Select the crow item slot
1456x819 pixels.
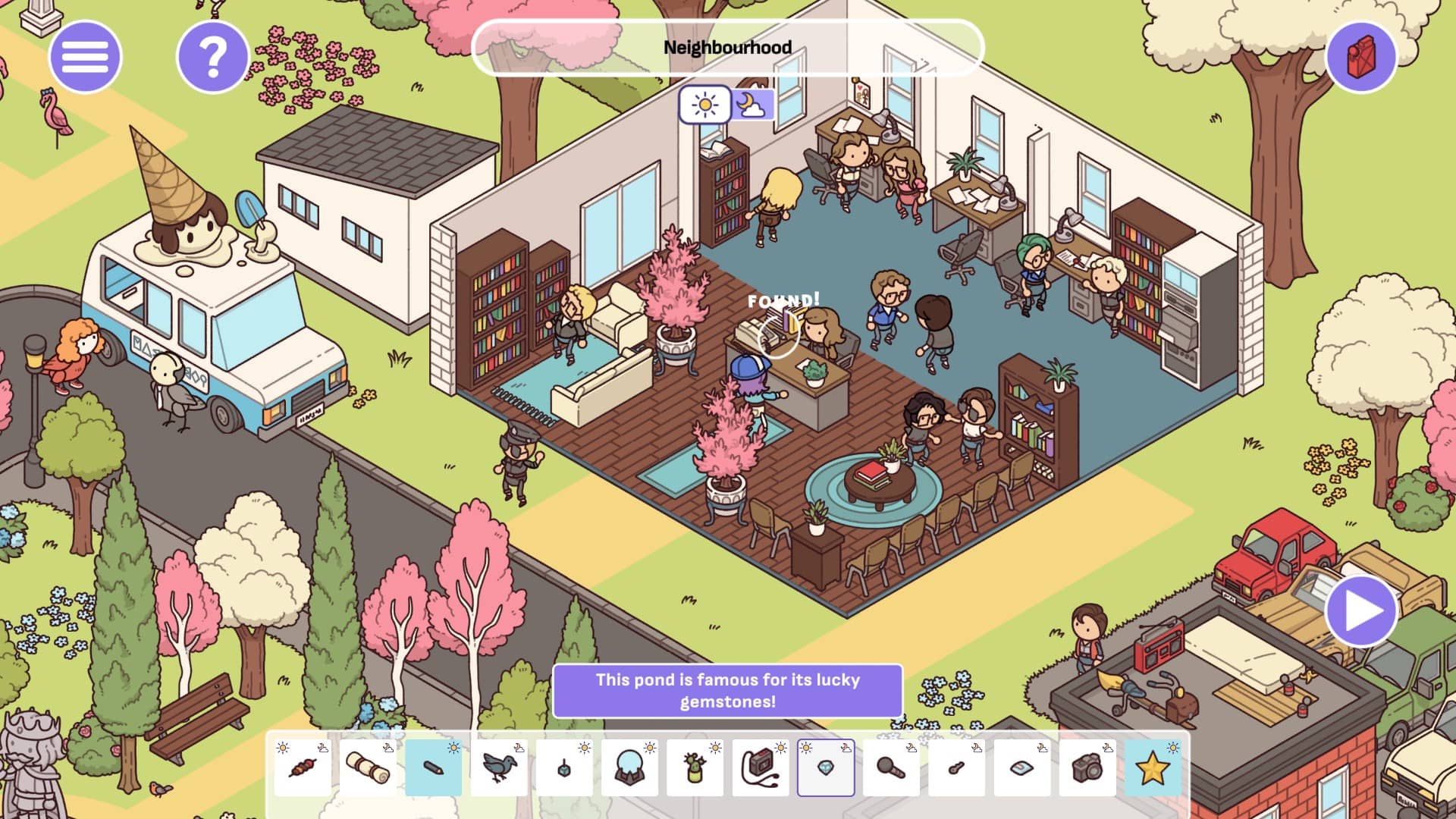coord(498,767)
